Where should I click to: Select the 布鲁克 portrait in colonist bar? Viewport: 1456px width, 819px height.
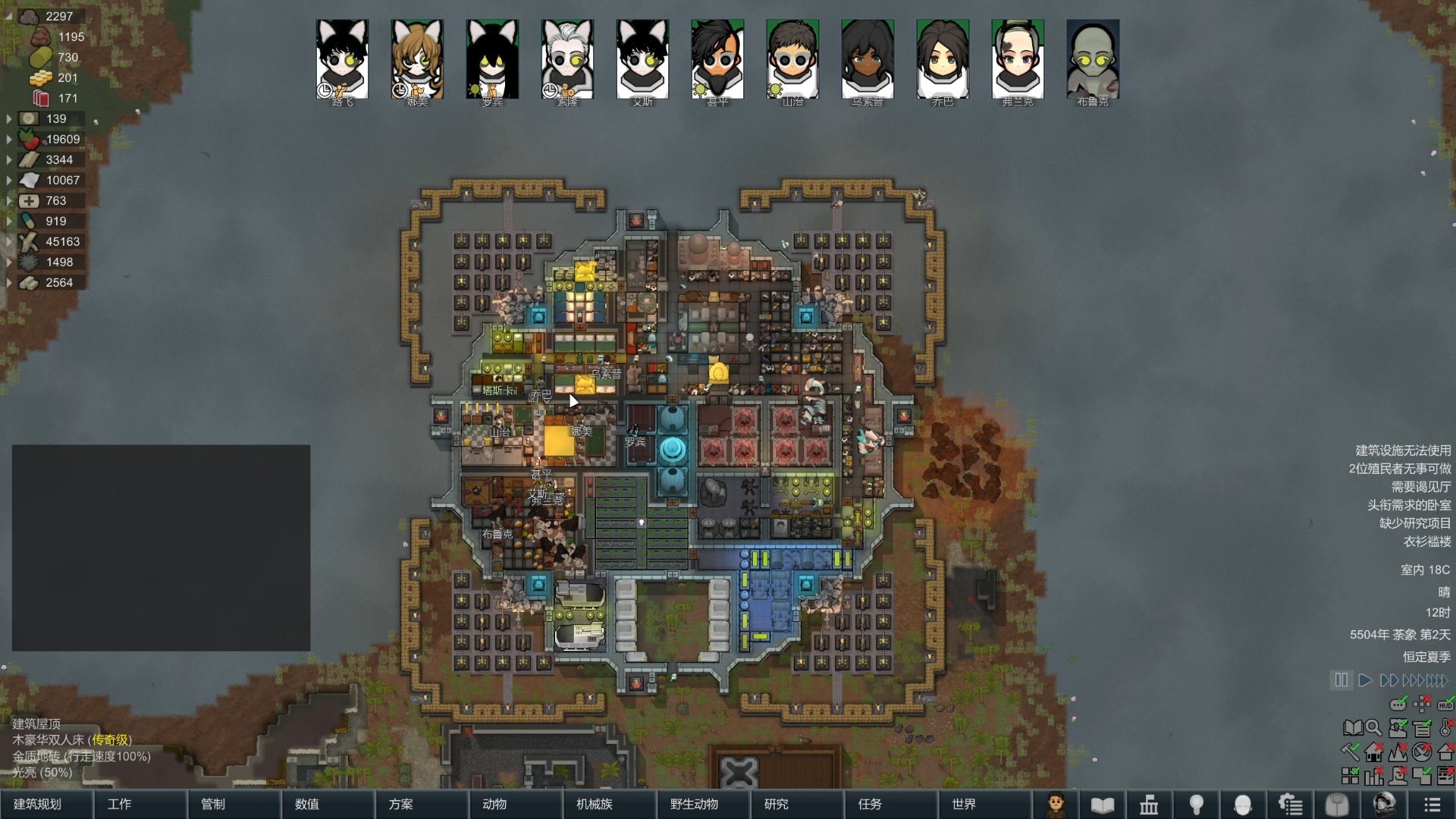(x=1093, y=60)
